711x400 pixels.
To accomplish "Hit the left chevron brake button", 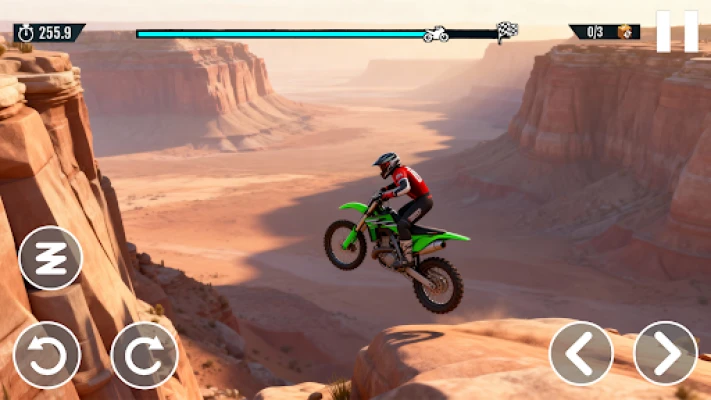I will pos(581,353).
